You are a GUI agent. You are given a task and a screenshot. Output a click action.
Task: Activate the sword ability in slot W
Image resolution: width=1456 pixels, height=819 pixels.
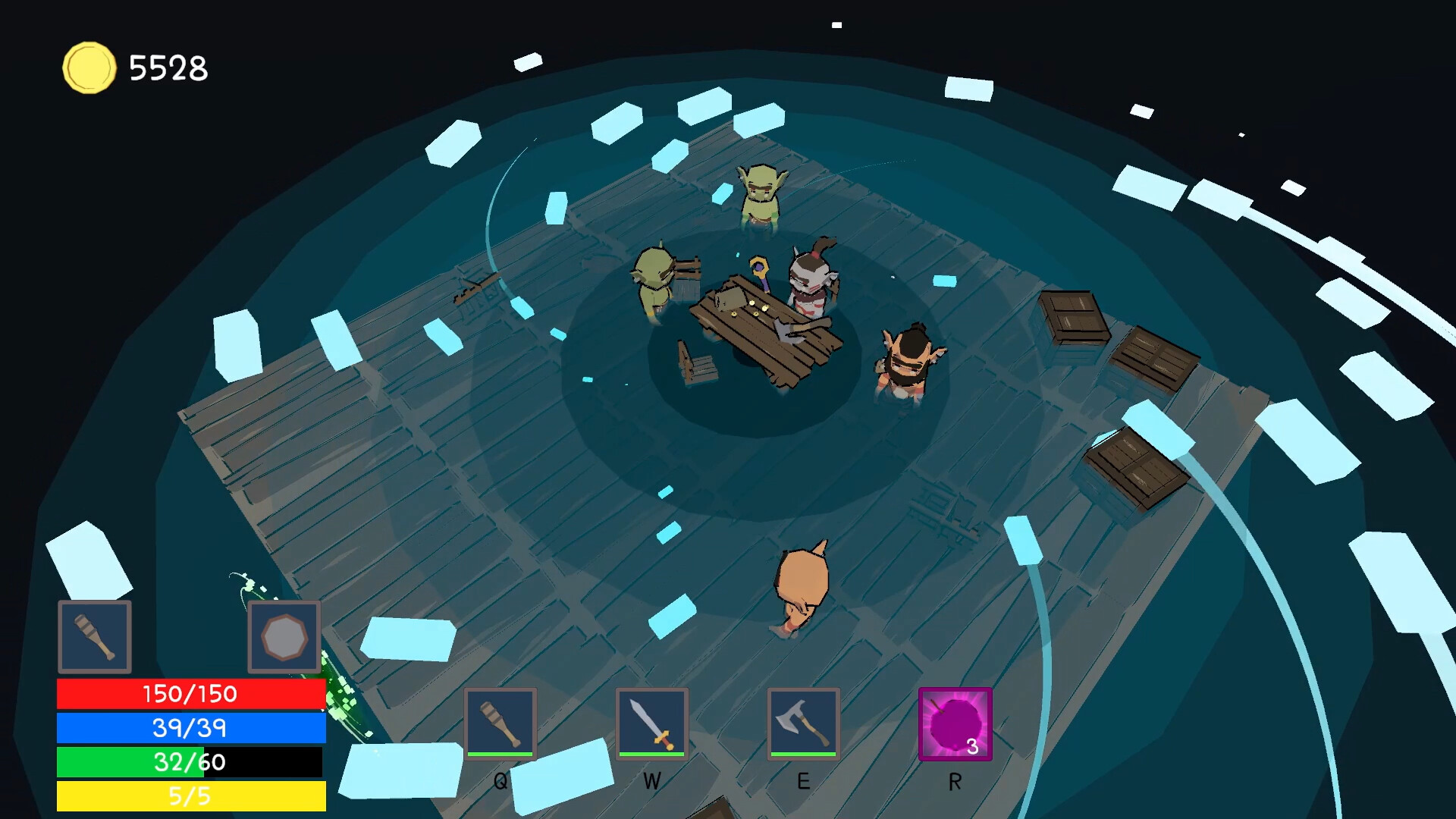(x=652, y=724)
